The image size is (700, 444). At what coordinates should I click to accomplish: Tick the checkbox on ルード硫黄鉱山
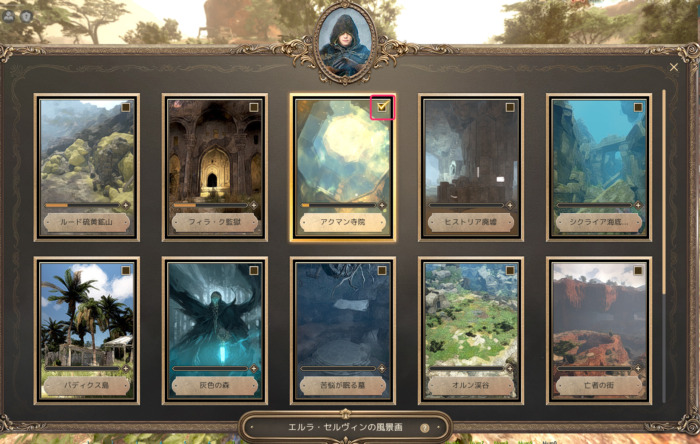point(126,107)
